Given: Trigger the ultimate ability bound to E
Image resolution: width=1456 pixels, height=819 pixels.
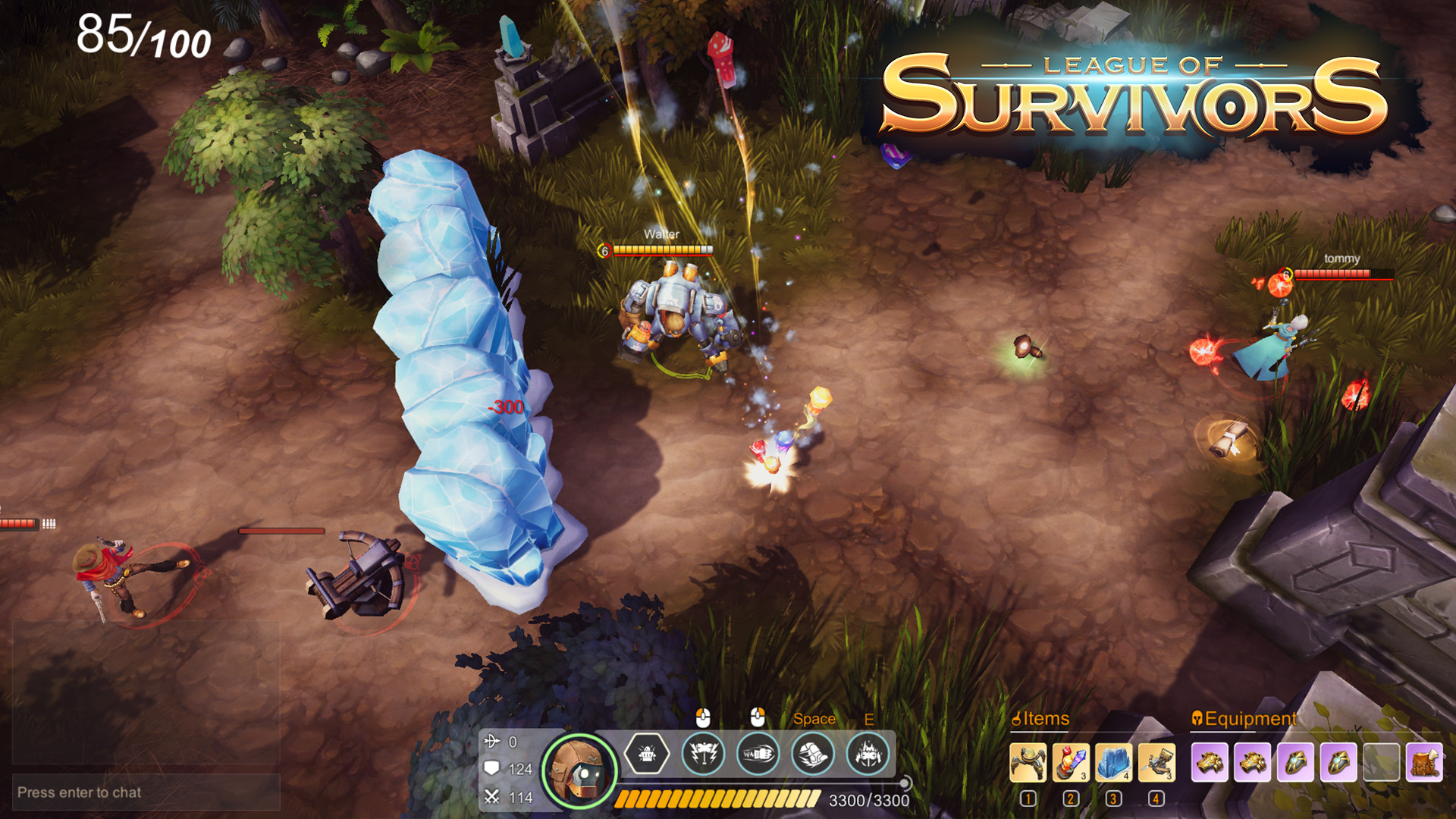Looking at the screenshot, I should coord(871,754).
